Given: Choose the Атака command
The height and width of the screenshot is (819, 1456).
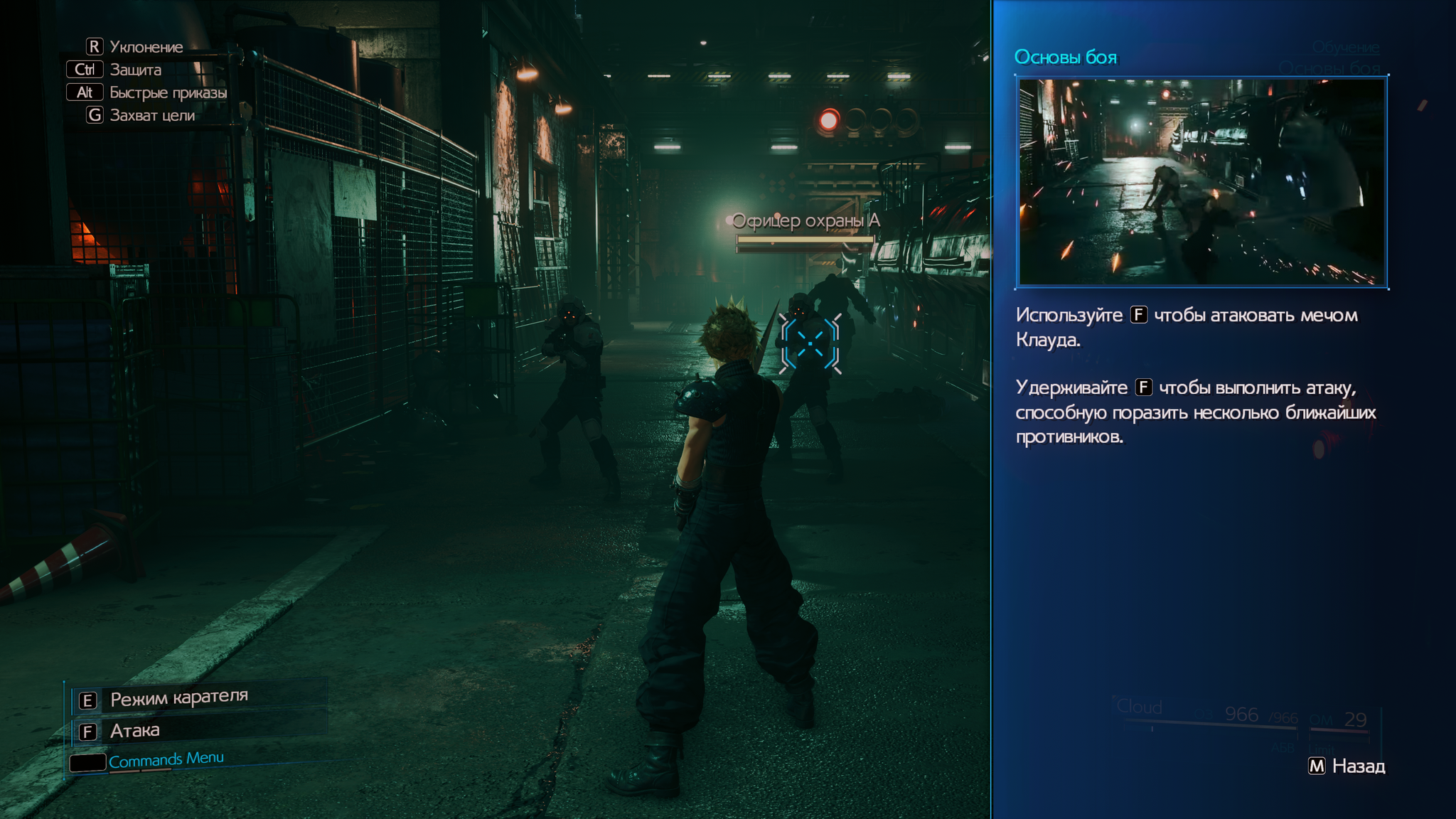Looking at the screenshot, I should click(134, 731).
